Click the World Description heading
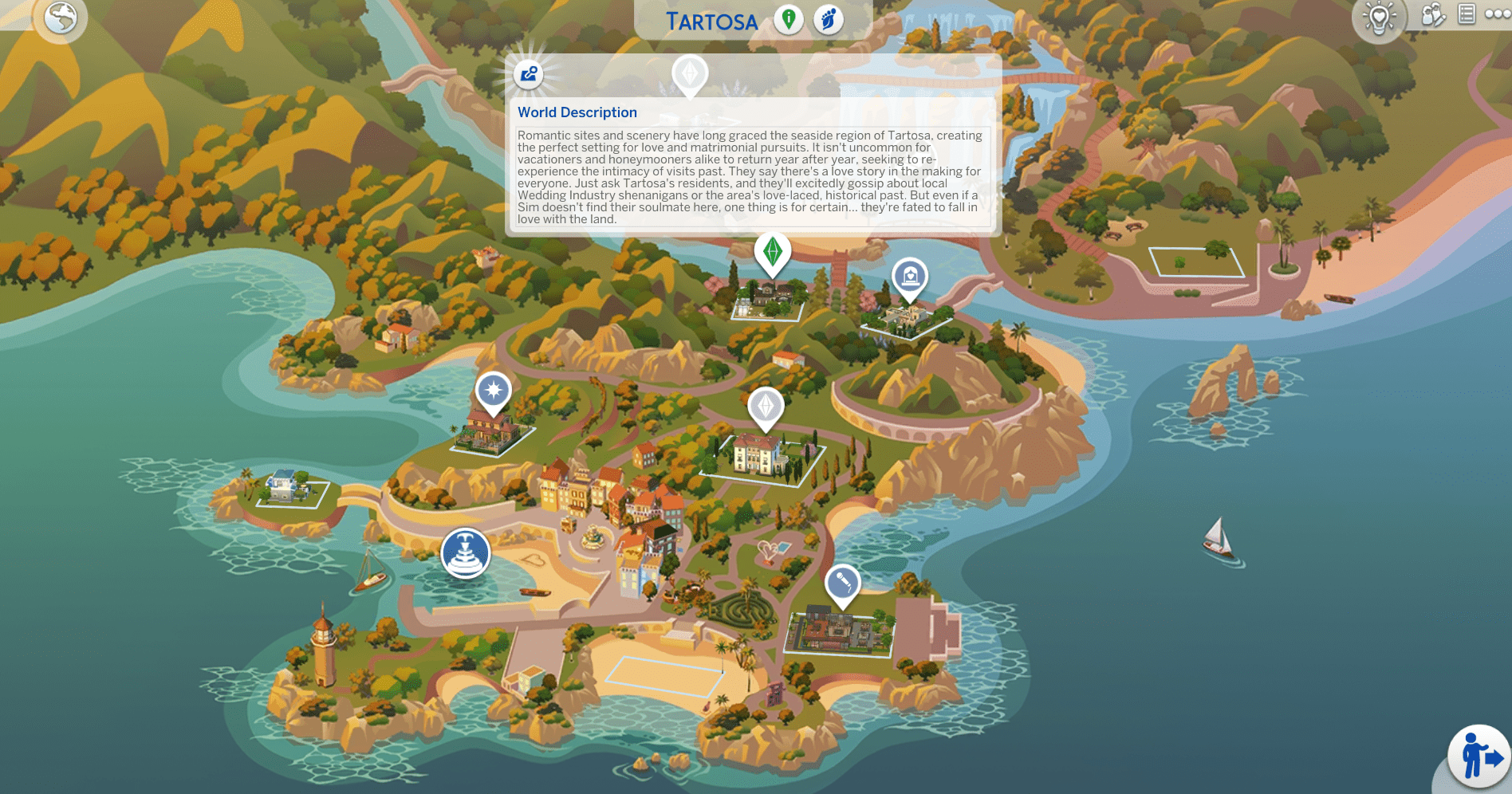Image resolution: width=1512 pixels, height=794 pixels. pos(578,112)
